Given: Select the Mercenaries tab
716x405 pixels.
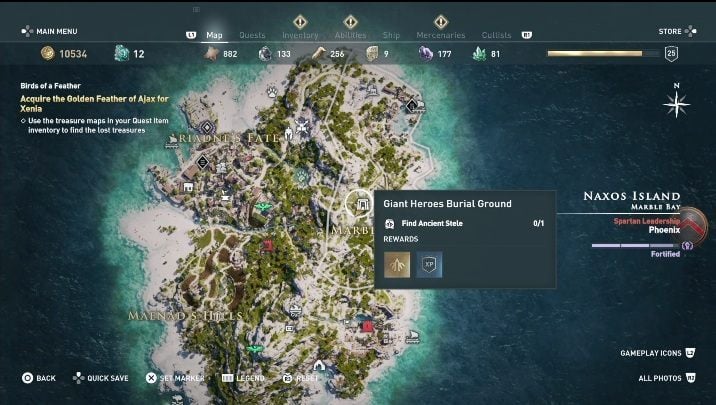Looking at the screenshot, I should click(x=439, y=35).
